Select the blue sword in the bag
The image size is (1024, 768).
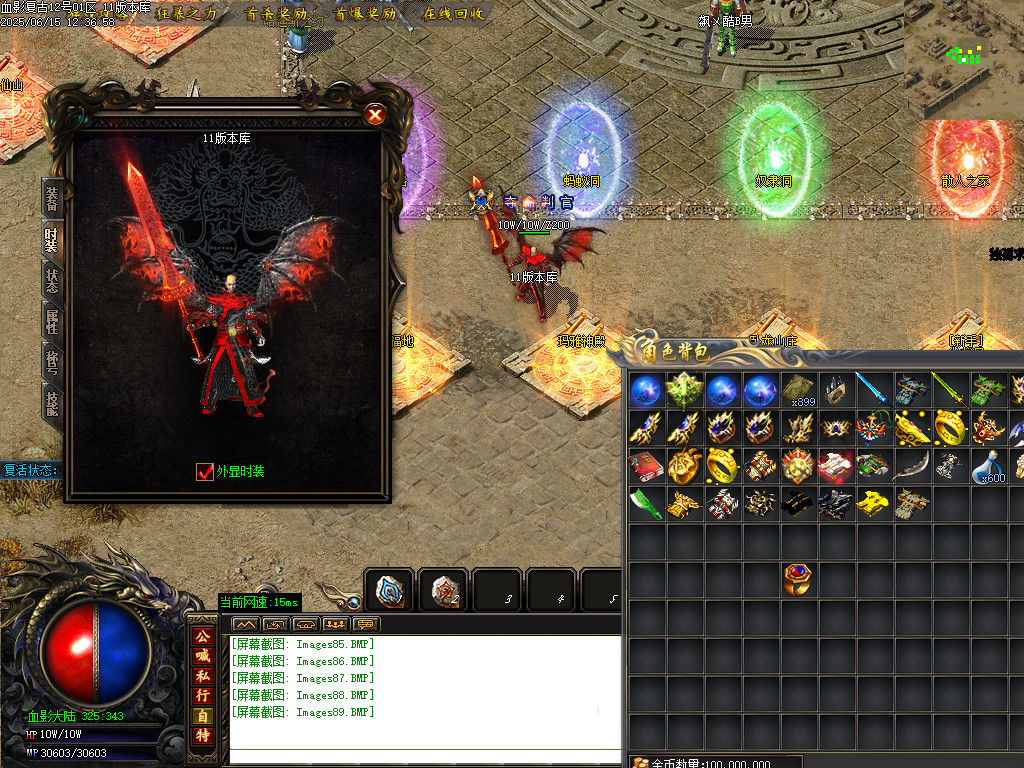tap(873, 389)
